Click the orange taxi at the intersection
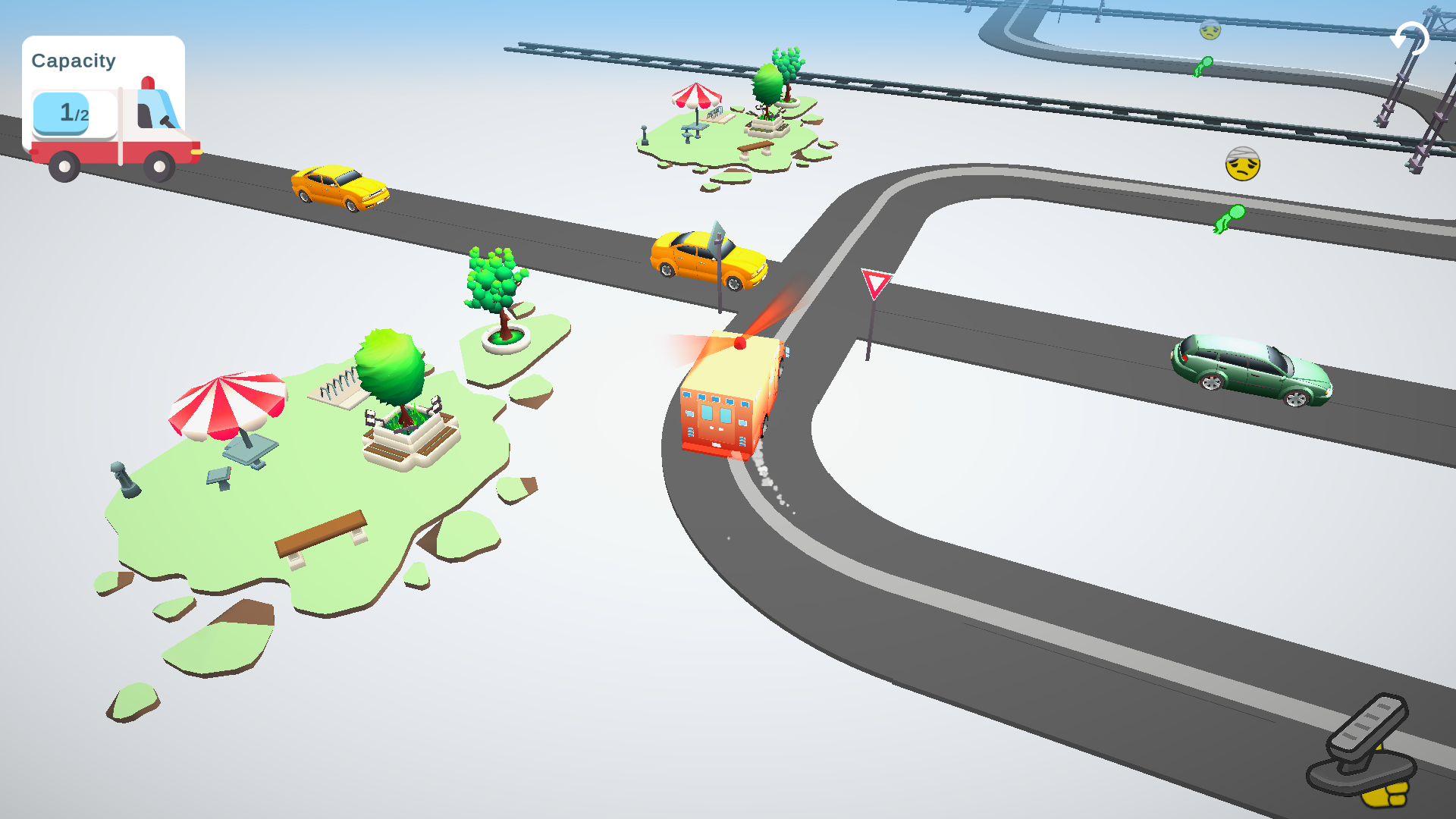 pos(707,258)
